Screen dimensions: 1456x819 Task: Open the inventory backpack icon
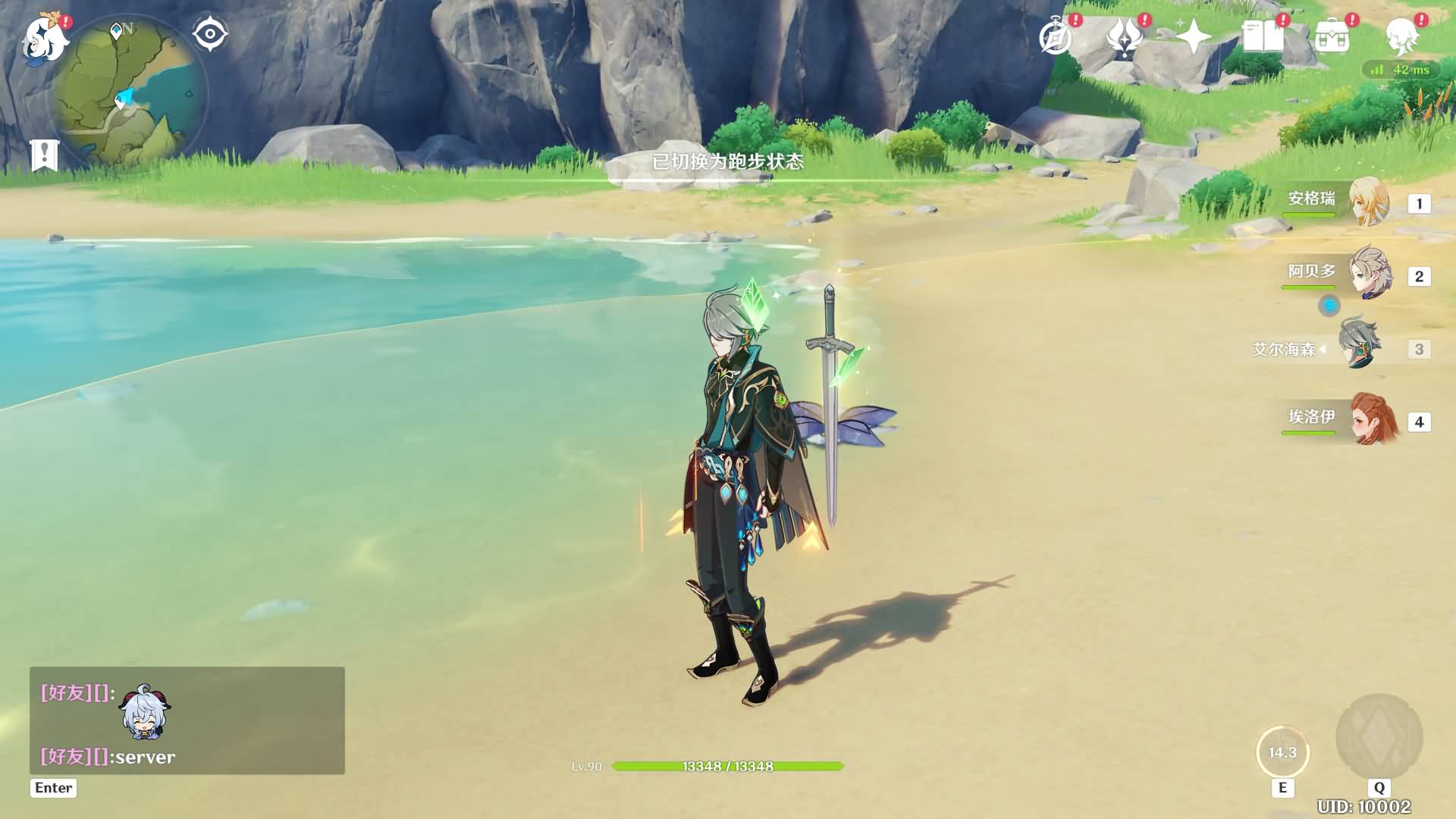tap(1332, 36)
